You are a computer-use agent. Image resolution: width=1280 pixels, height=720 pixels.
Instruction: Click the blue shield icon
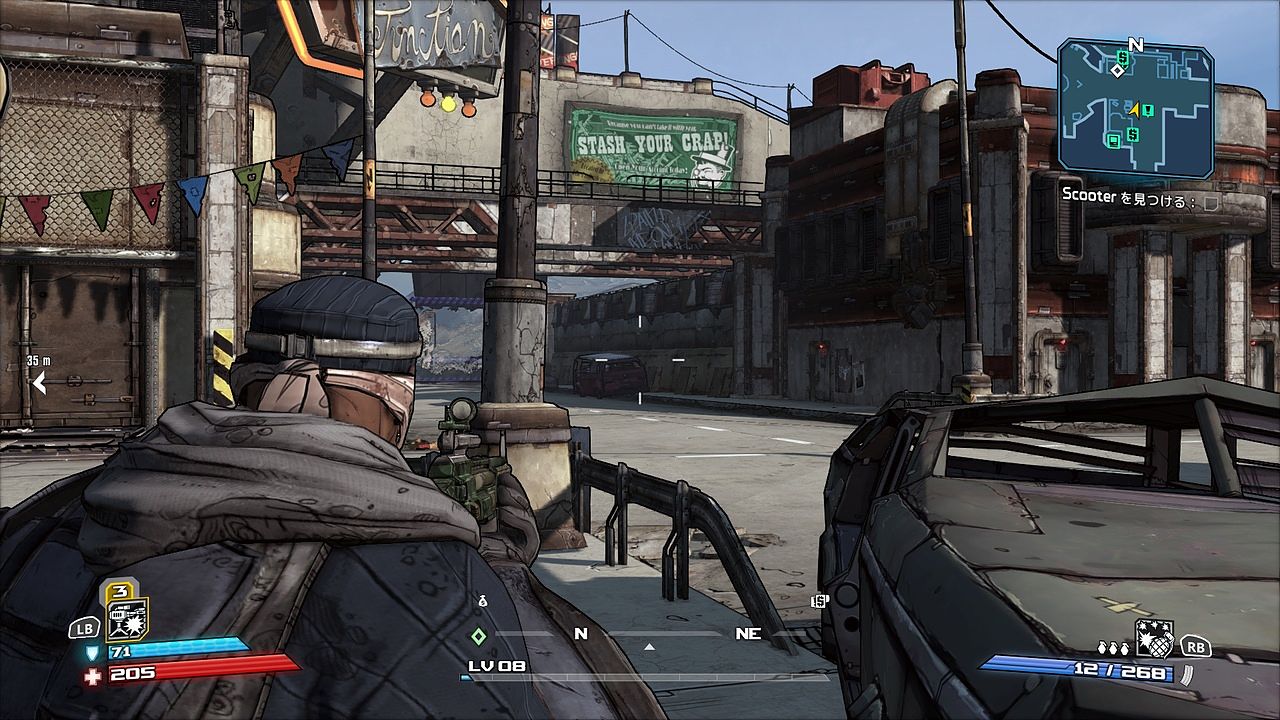tap(92, 651)
